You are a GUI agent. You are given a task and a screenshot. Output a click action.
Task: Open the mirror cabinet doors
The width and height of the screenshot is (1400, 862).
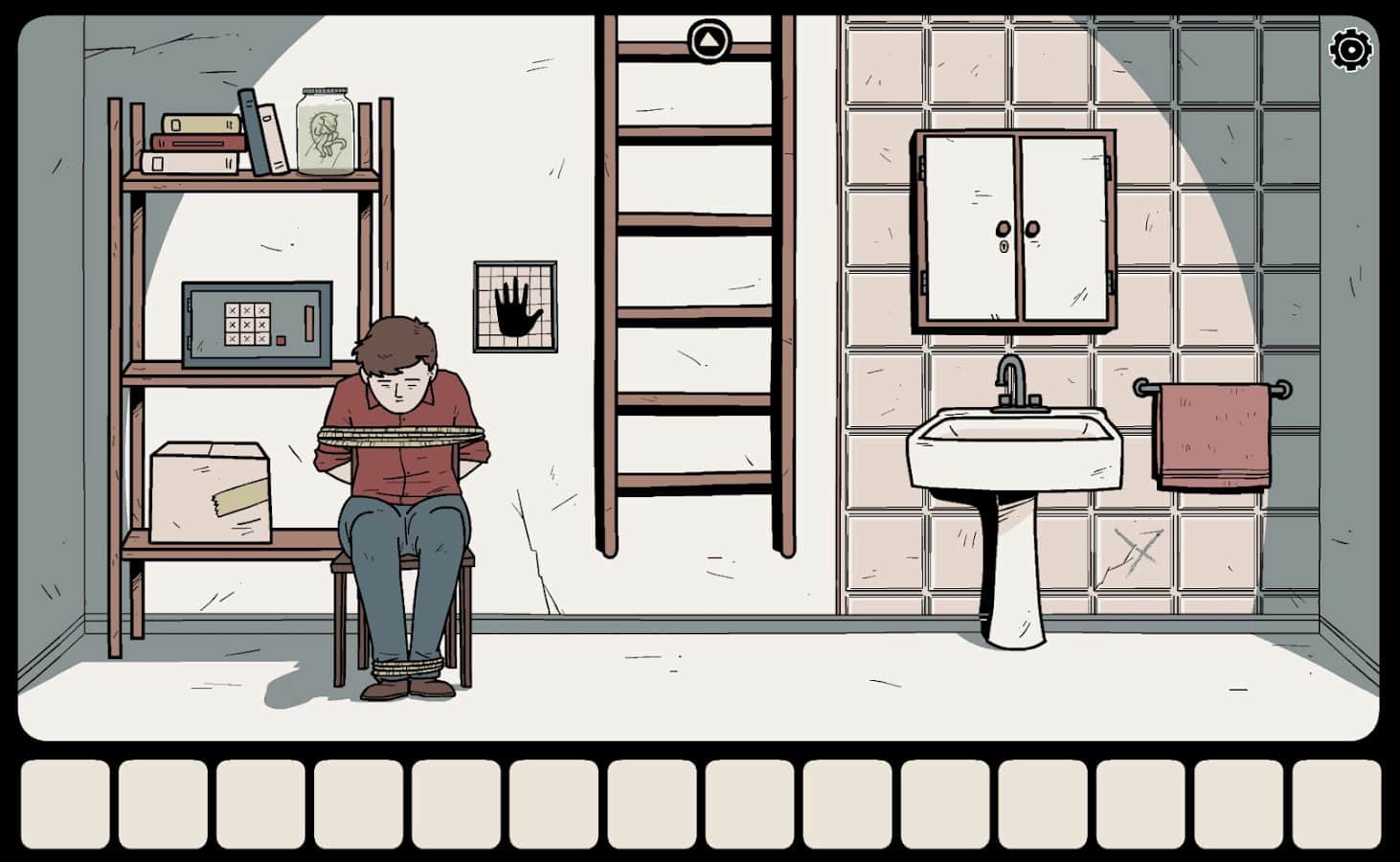point(1015,225)
